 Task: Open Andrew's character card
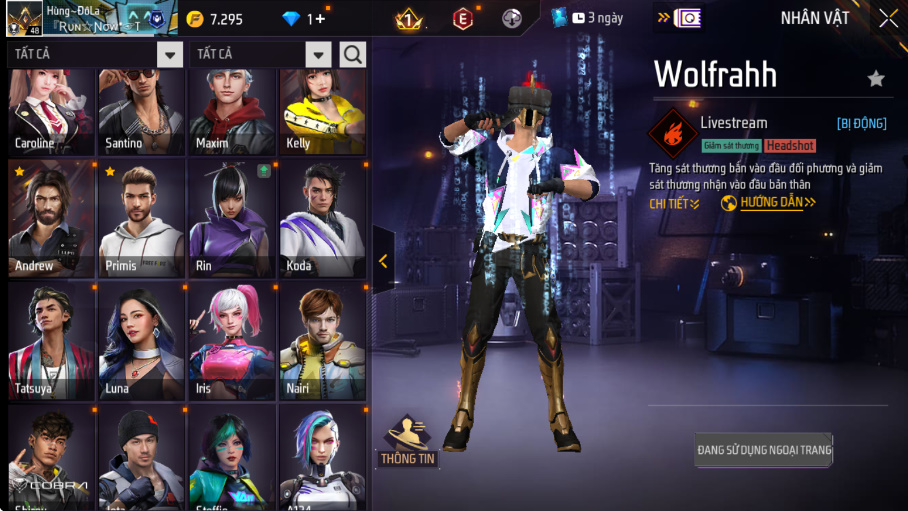click(52, 219)
